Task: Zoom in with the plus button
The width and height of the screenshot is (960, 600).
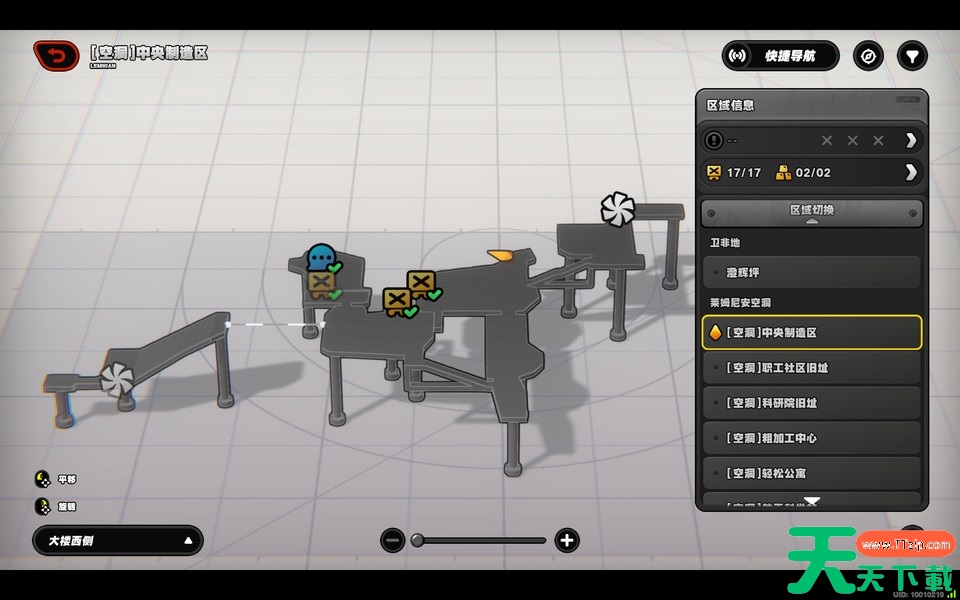Action: pyautogui.click(x=567, y=541)
